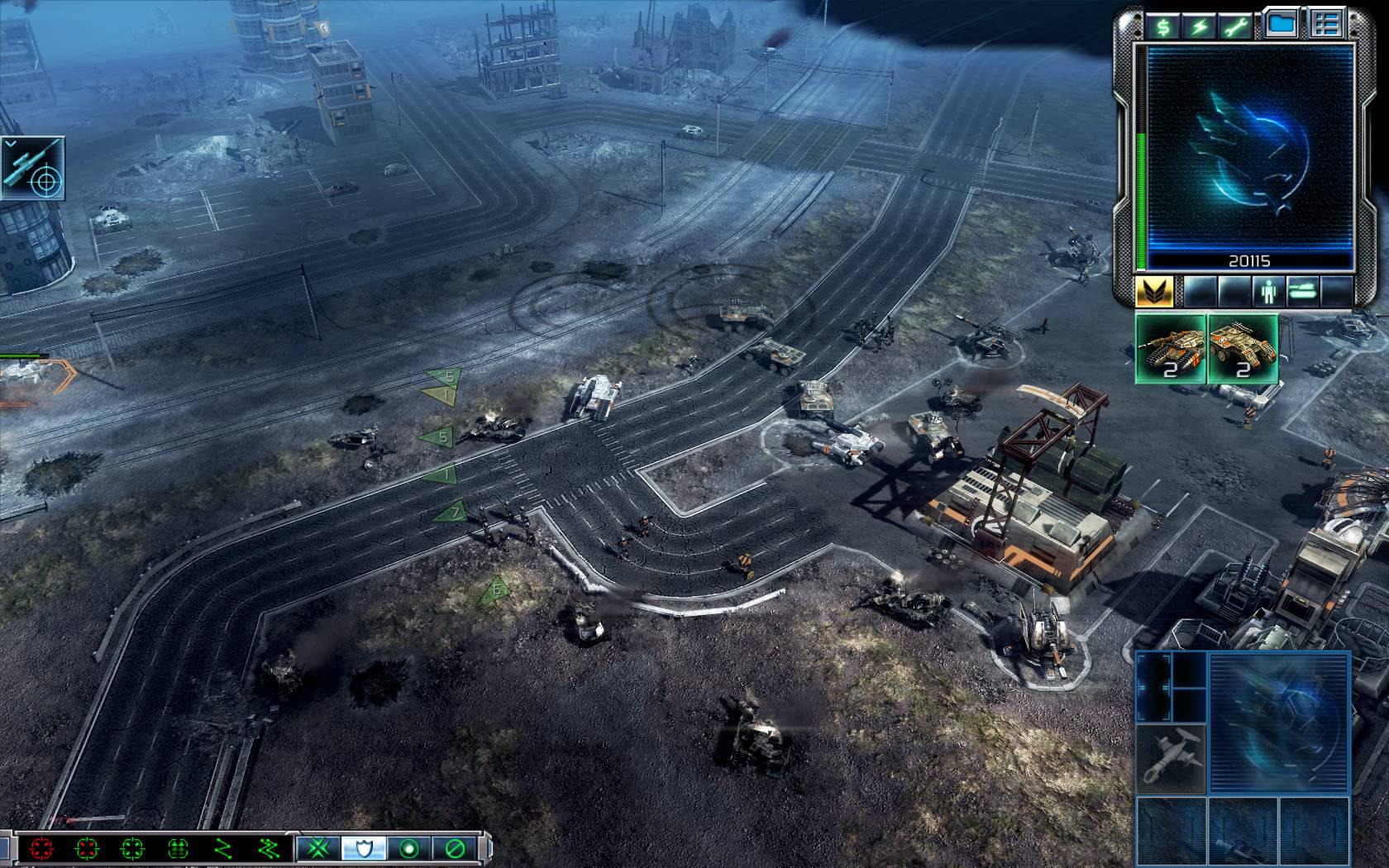1389x868 pixels.
Task: Toggle power mode with the lightning bolt
Action: [1200, 27]
